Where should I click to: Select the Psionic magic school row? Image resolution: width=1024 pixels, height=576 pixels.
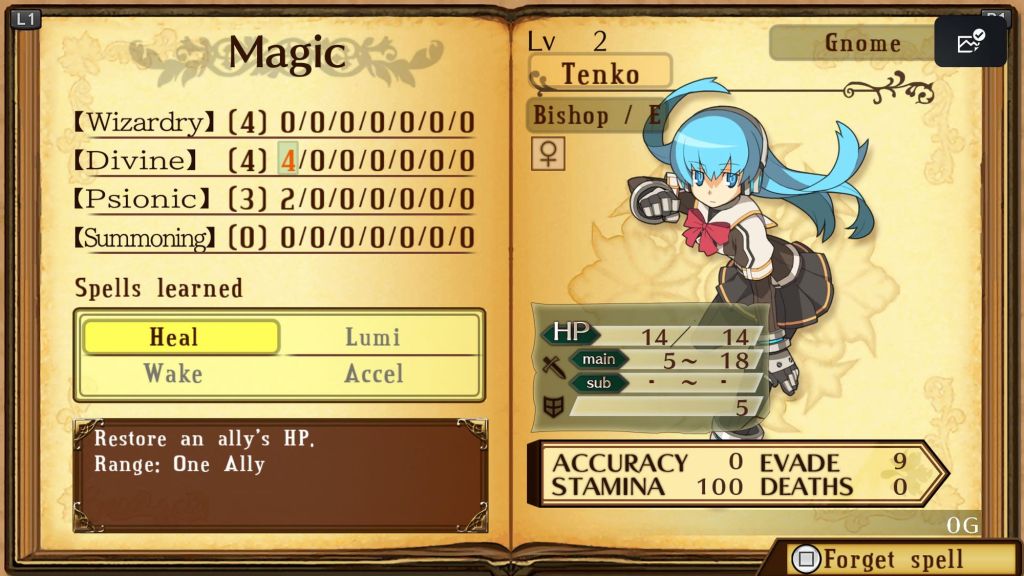coord(272,199)
